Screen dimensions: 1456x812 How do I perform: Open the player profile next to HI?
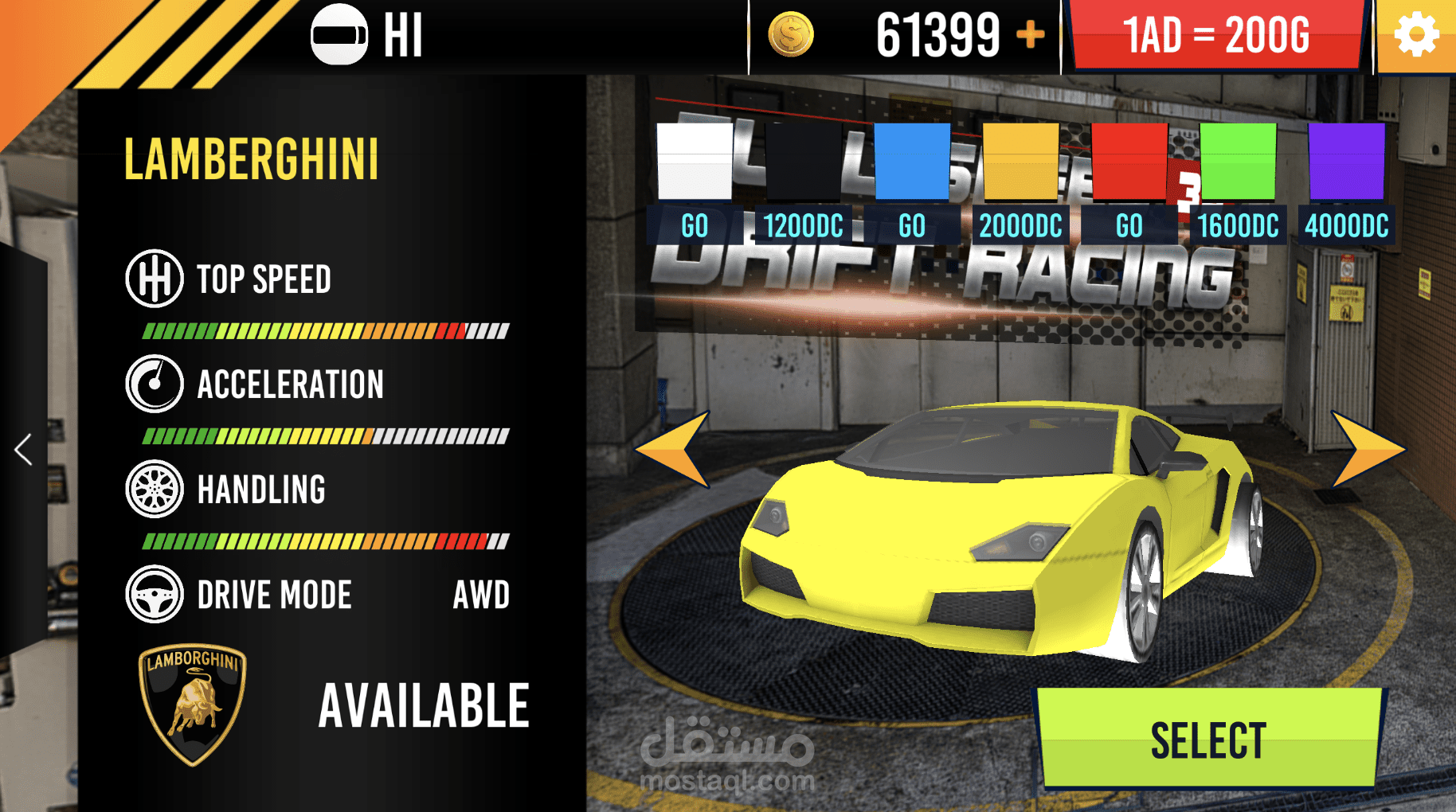tap(339, 35)
